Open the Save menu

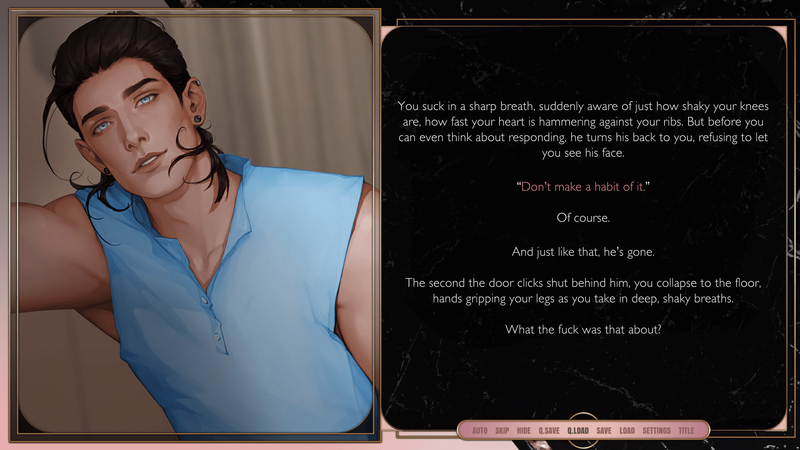click(604, 430)
